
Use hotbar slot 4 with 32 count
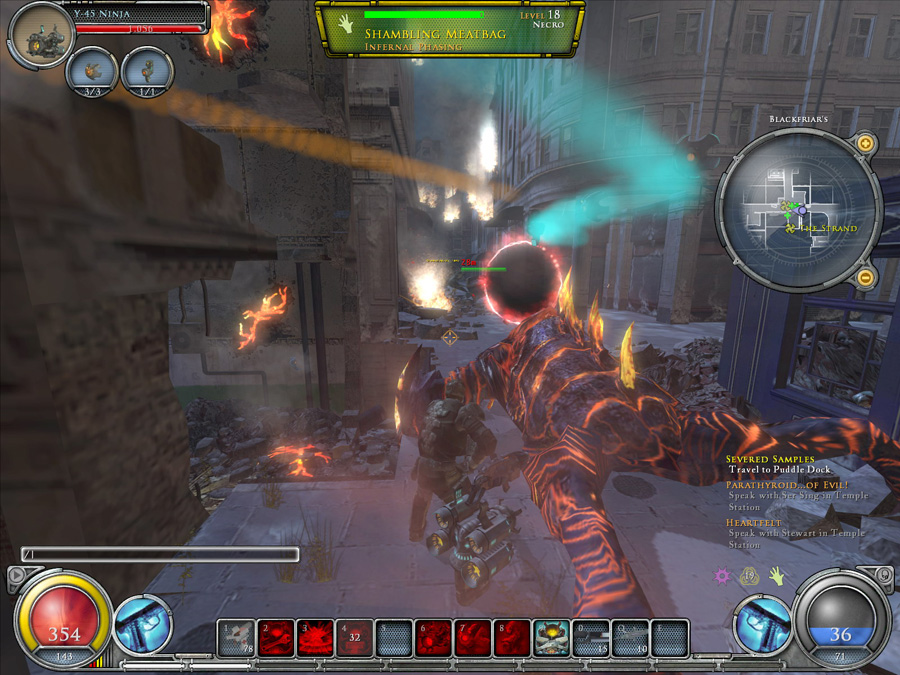[355, 639]
